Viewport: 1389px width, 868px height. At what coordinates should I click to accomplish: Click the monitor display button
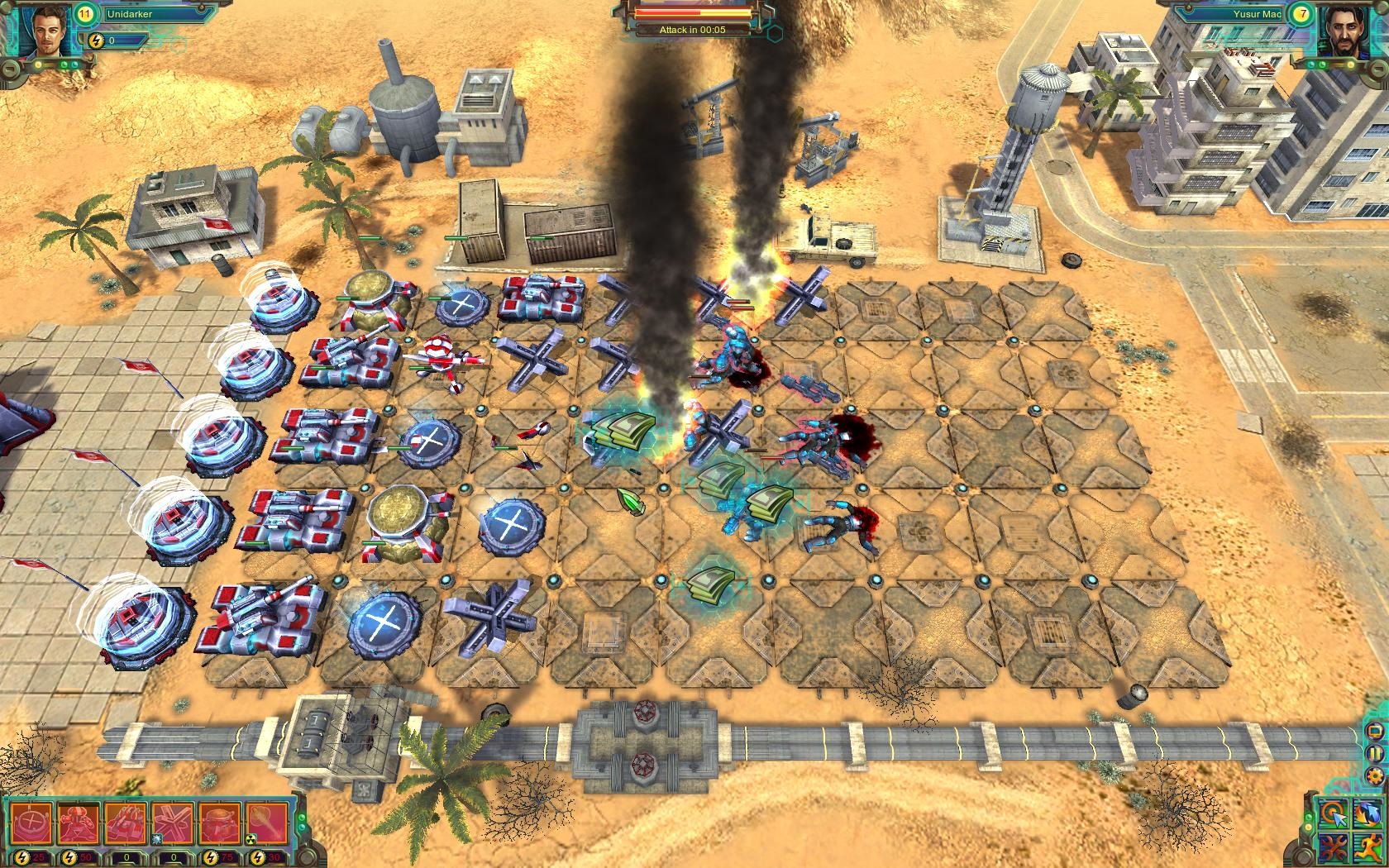point(1375,732)
